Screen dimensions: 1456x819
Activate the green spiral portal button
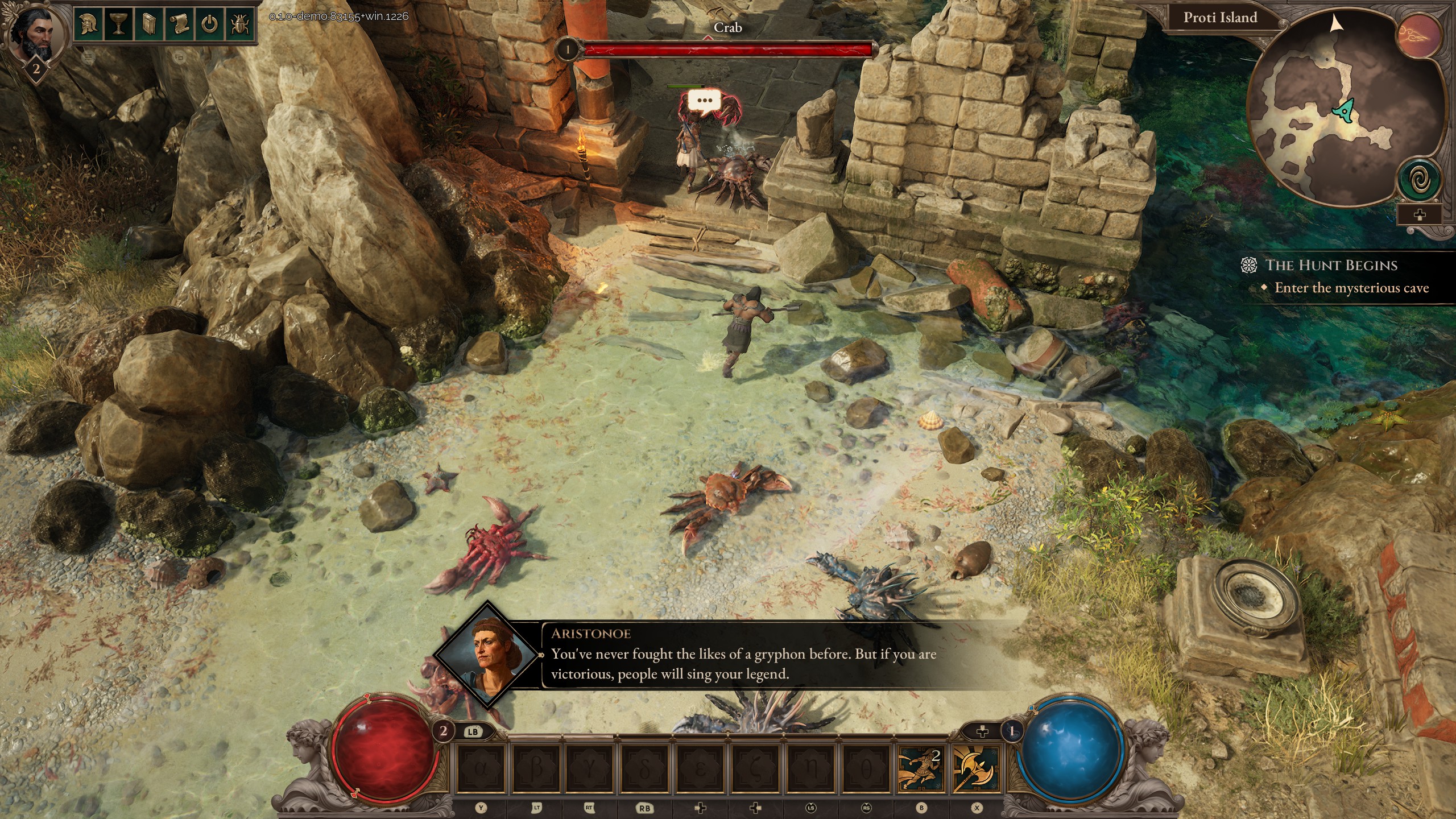pyautogui.click(x=1419, y=180)
